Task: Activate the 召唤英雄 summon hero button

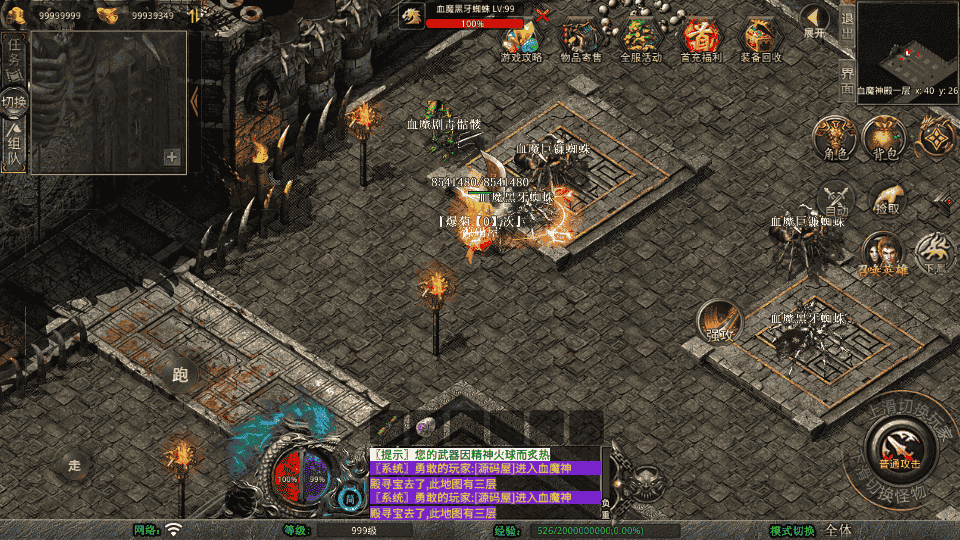Action: click(x=881, y=253)
